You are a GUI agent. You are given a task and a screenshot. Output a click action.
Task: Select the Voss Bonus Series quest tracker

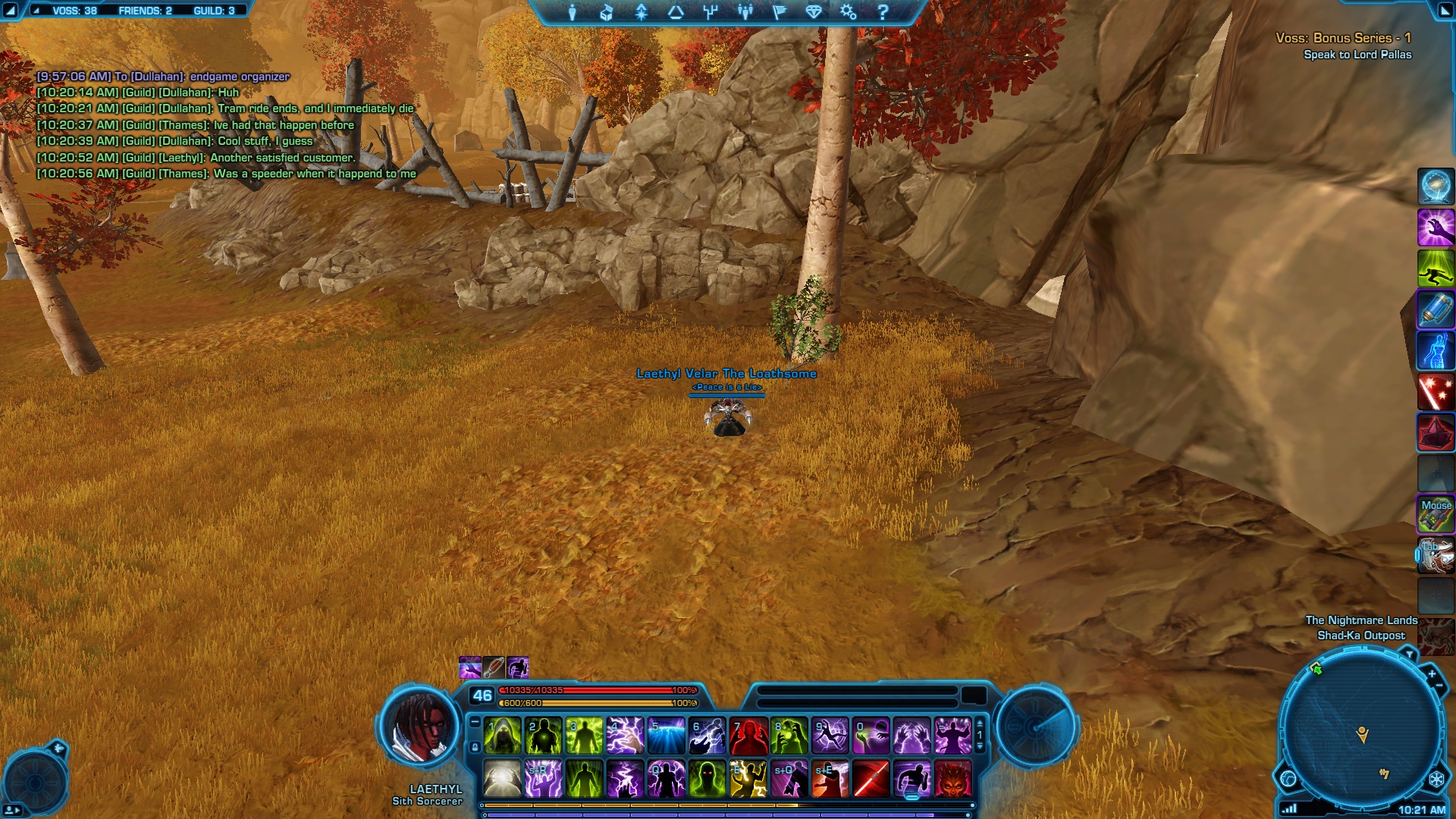[1343, 38]
